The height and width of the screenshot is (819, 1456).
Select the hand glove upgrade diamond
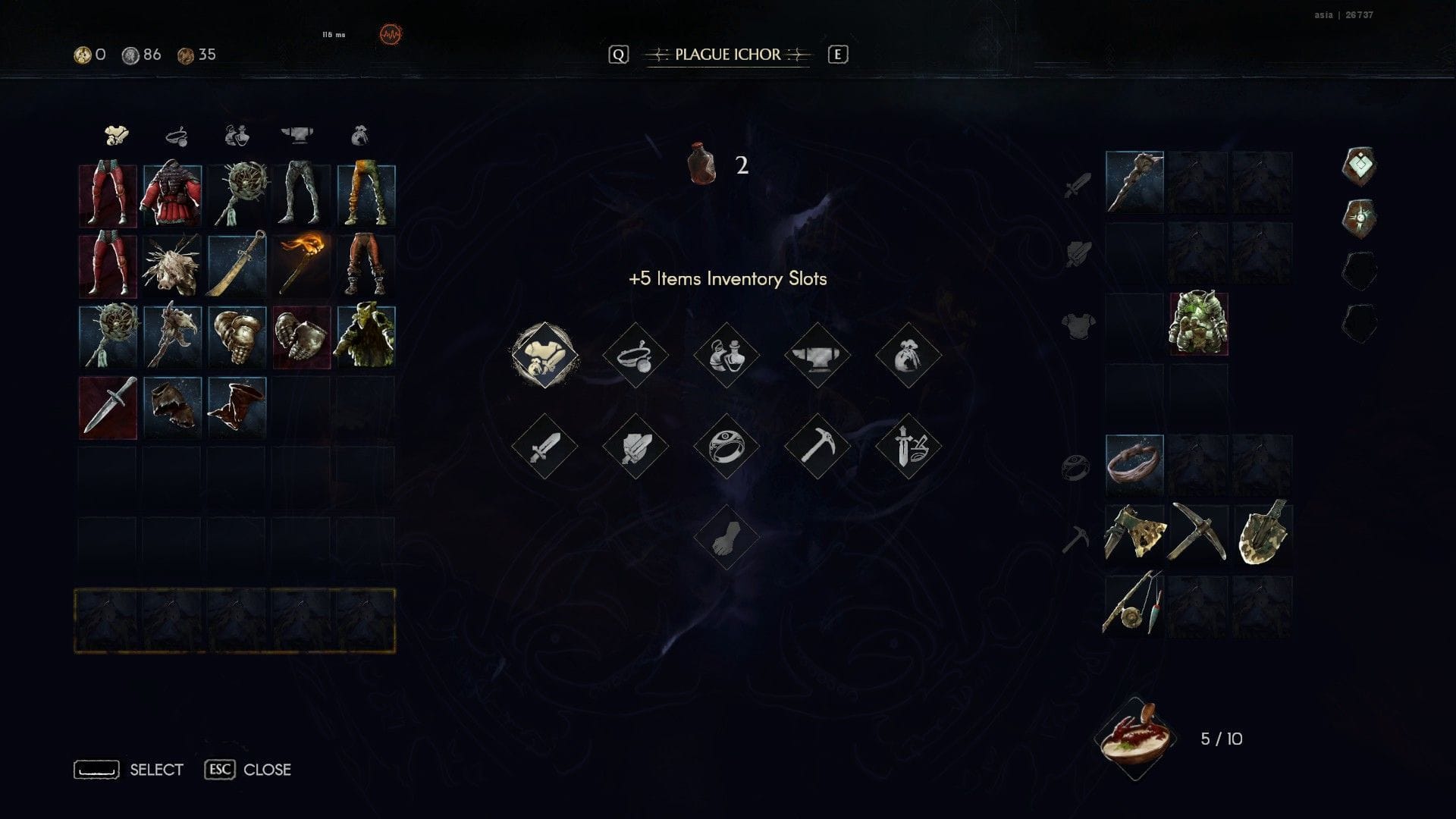pos(726,537)
